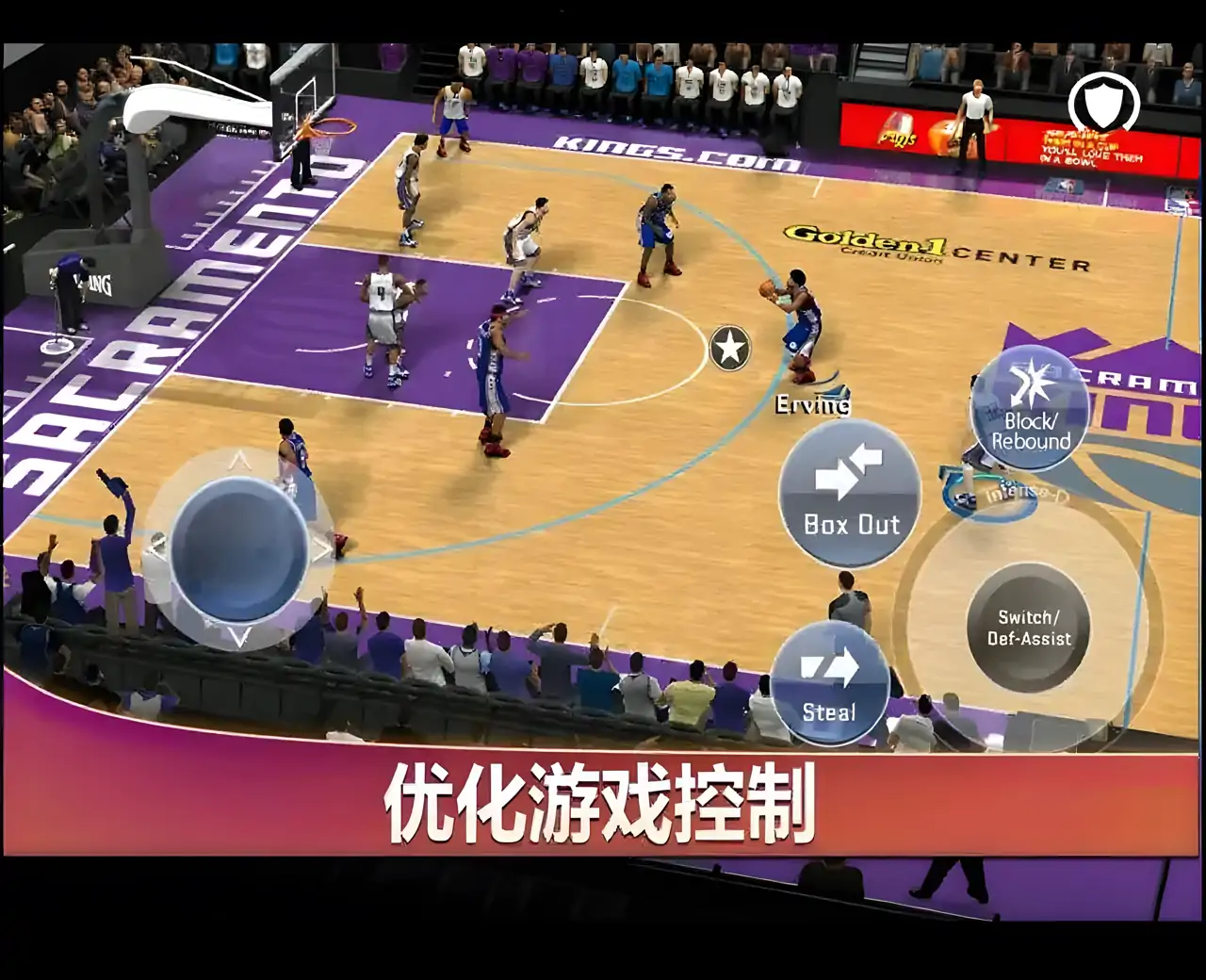
Task: Tap the white star marker on the court
Action: (731, 348)
